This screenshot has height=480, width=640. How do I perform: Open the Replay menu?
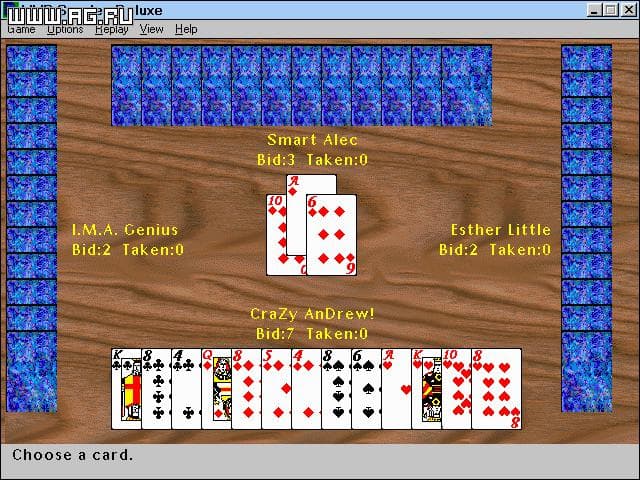111,29
